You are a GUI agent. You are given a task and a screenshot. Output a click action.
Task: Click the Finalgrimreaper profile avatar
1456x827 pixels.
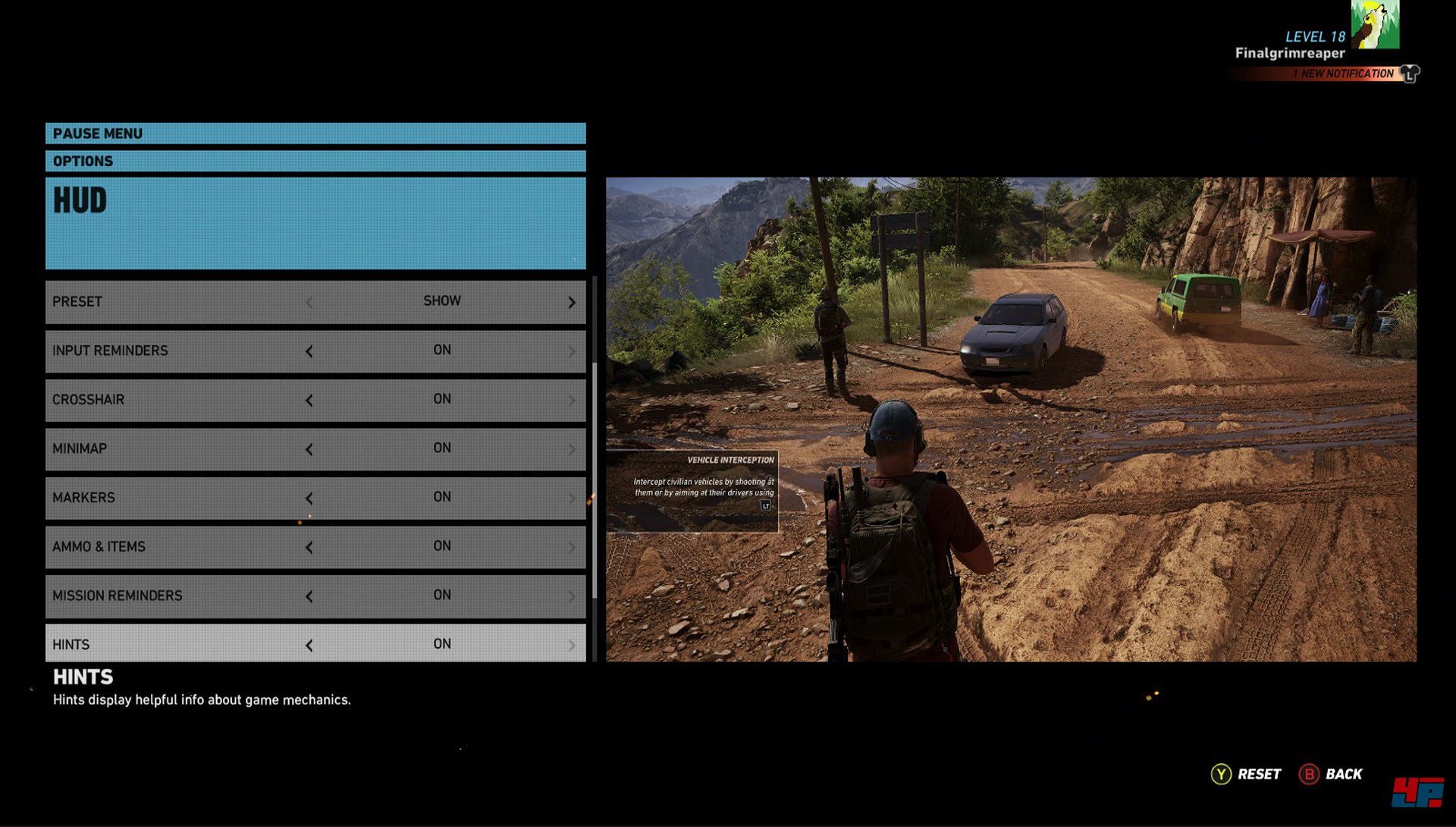pos(1375,24)
